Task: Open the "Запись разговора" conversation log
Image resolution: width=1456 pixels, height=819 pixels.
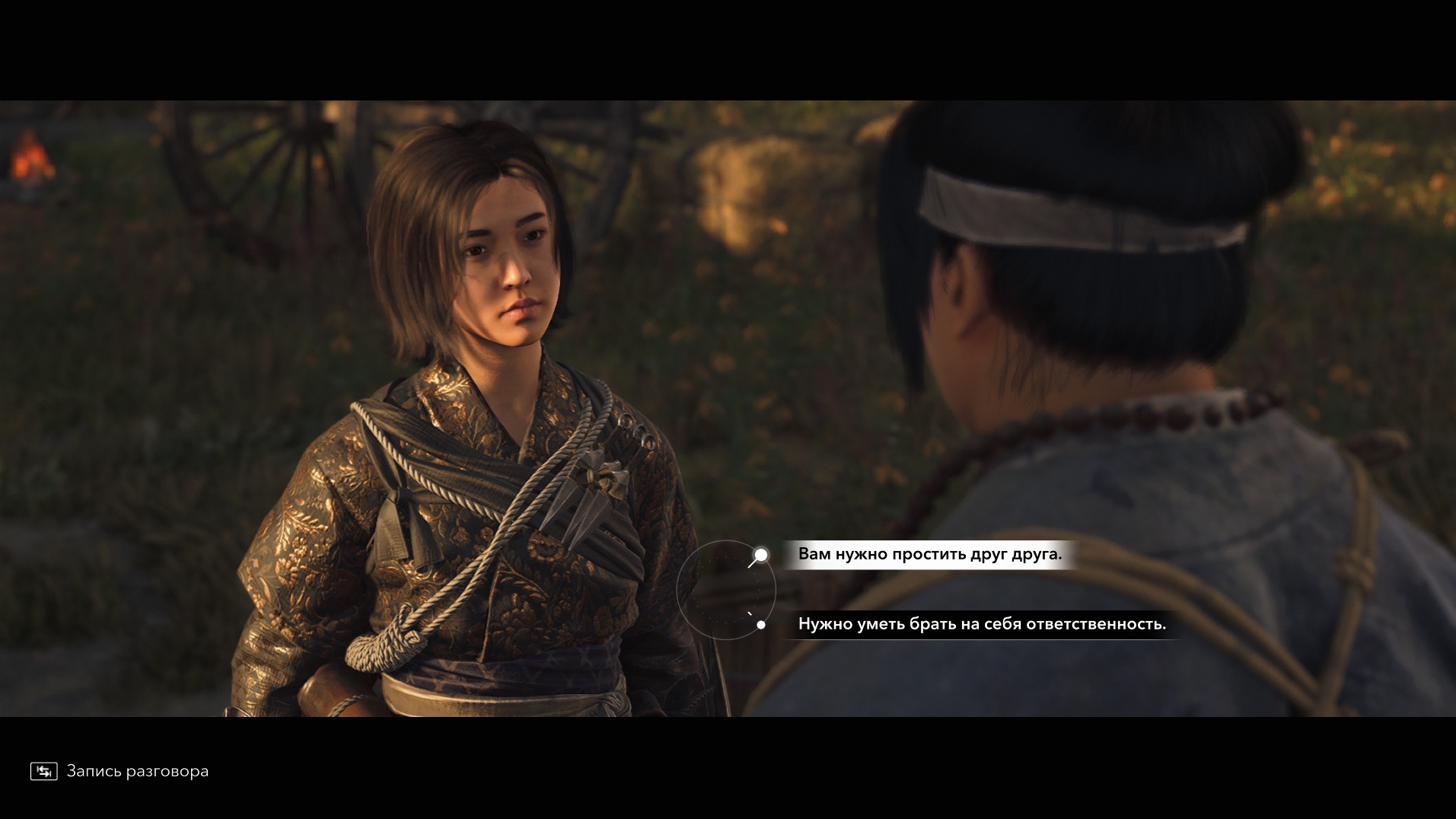Action: point(120,771)
